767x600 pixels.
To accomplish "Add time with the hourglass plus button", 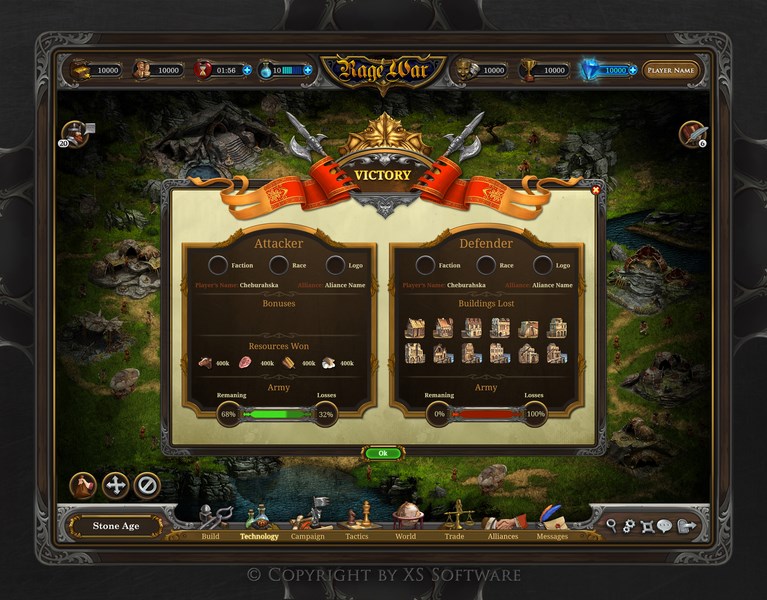I will click(247, 71).
